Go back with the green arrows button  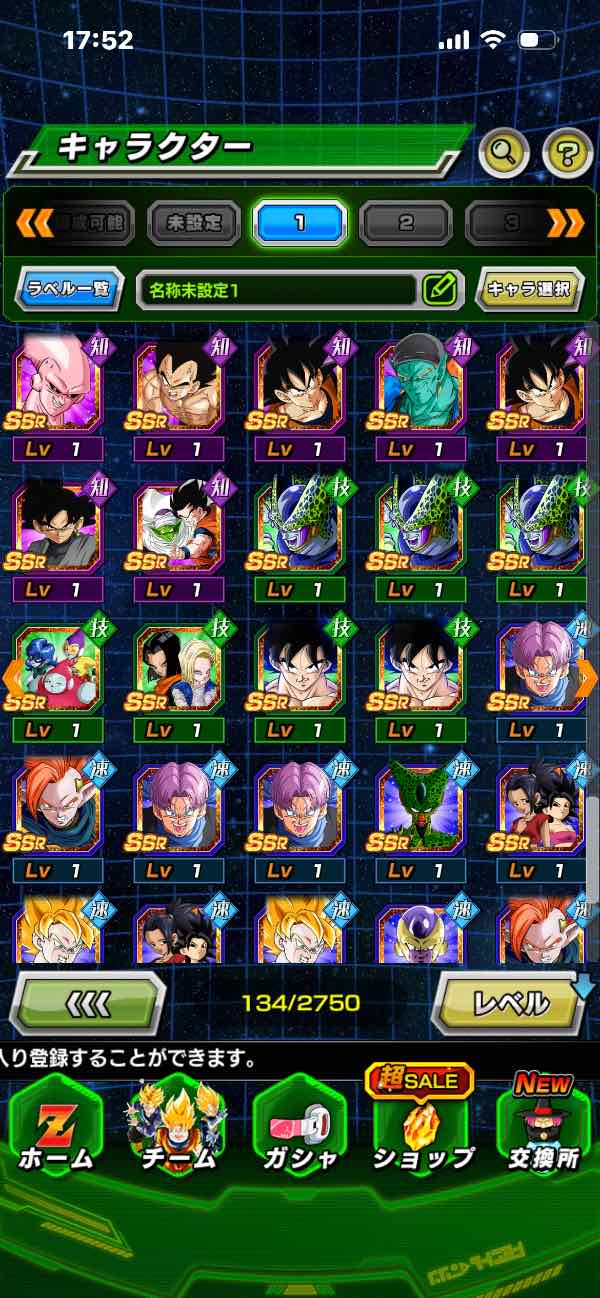[87, 1002]
